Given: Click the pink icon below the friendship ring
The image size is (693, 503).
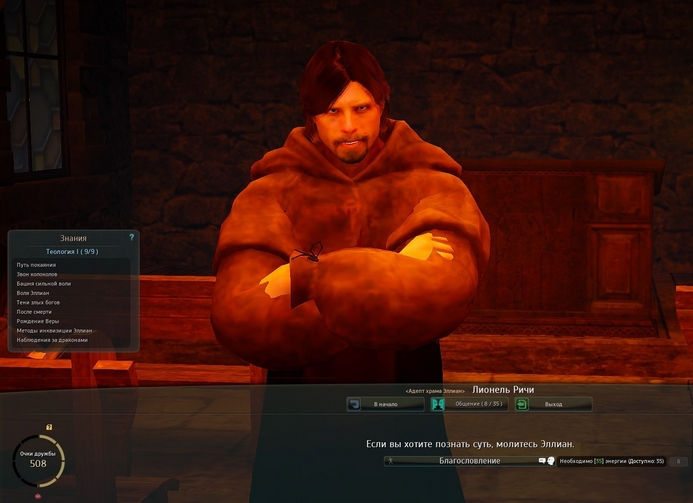Looking at the screenshot, I should [39, 496].
